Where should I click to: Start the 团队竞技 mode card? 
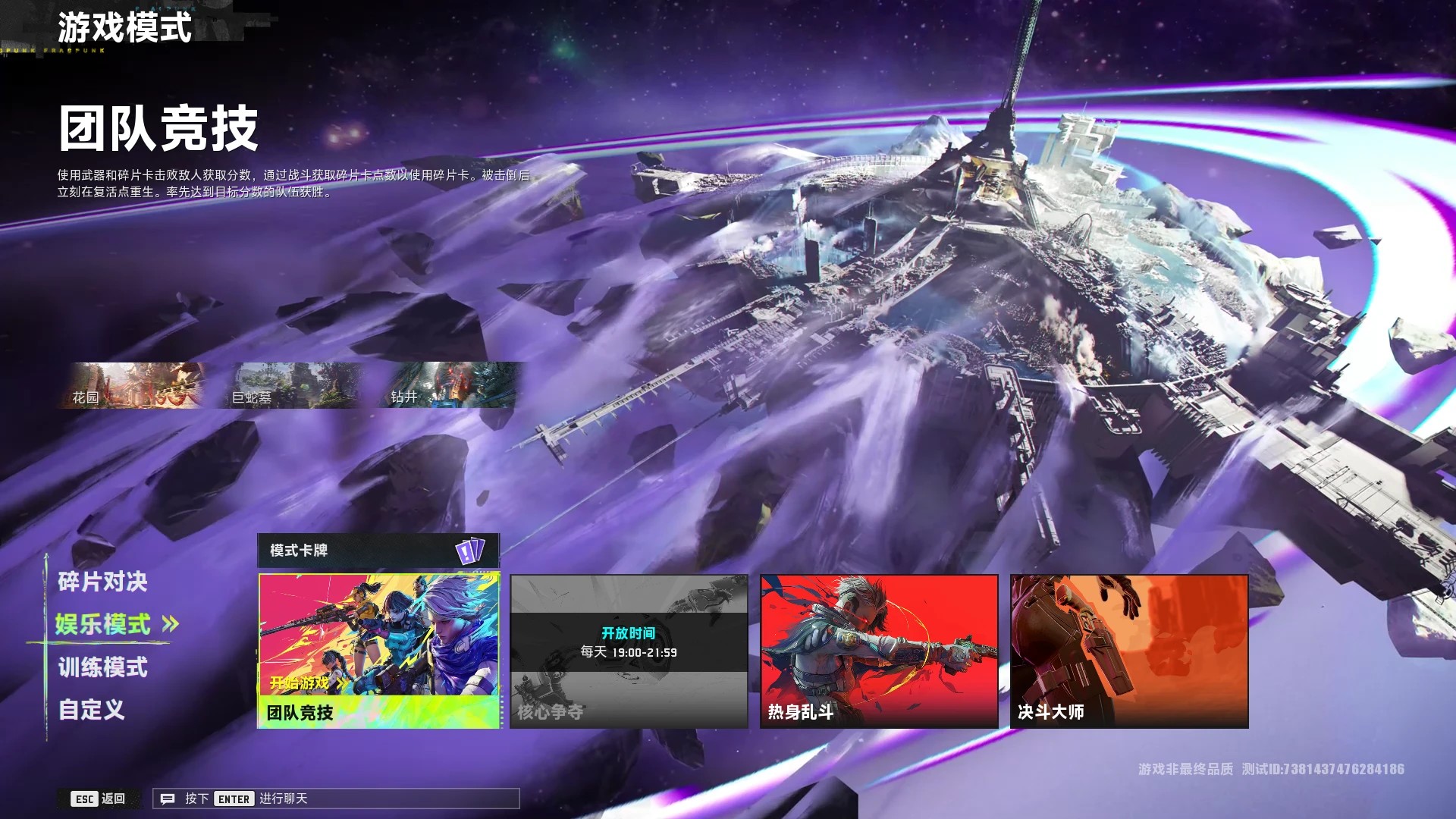point(378,651)
